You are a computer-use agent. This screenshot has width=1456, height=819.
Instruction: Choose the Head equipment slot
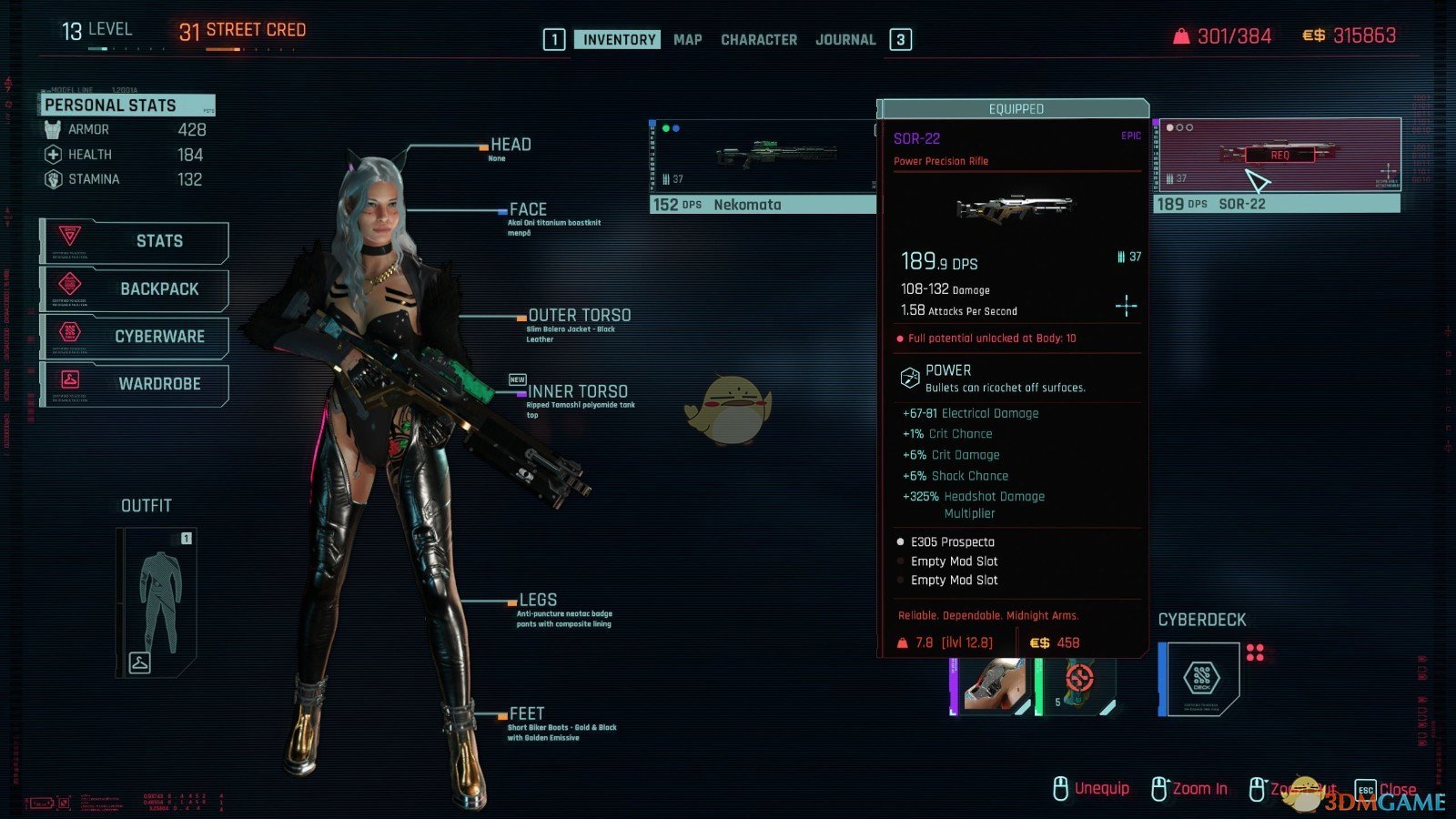coord(510,145)
